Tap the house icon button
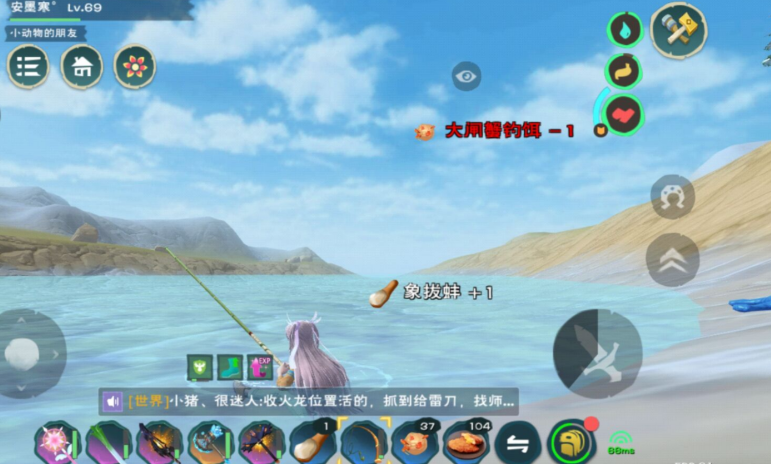Viewport: 771px width, 464px height. 82,67
